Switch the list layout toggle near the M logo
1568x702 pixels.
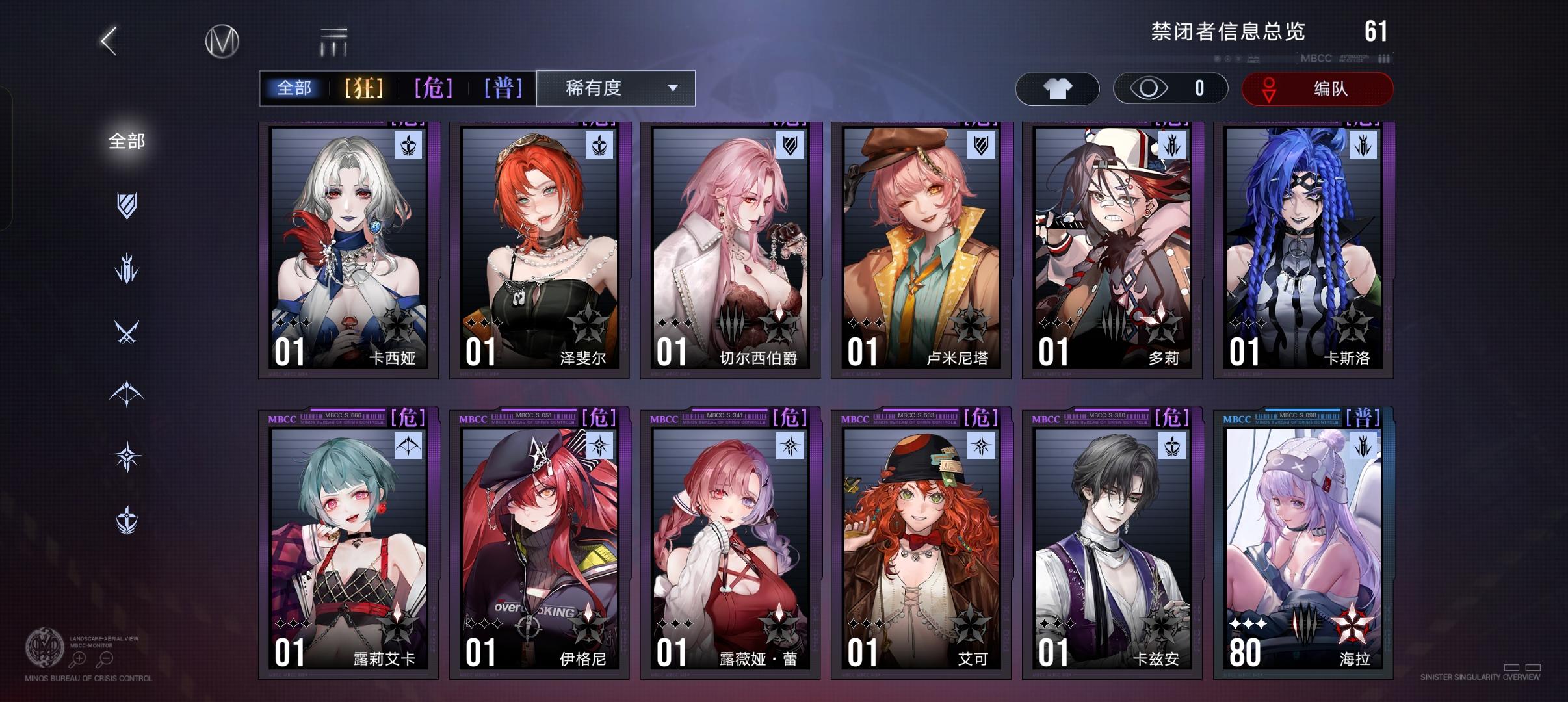point(332,40)
